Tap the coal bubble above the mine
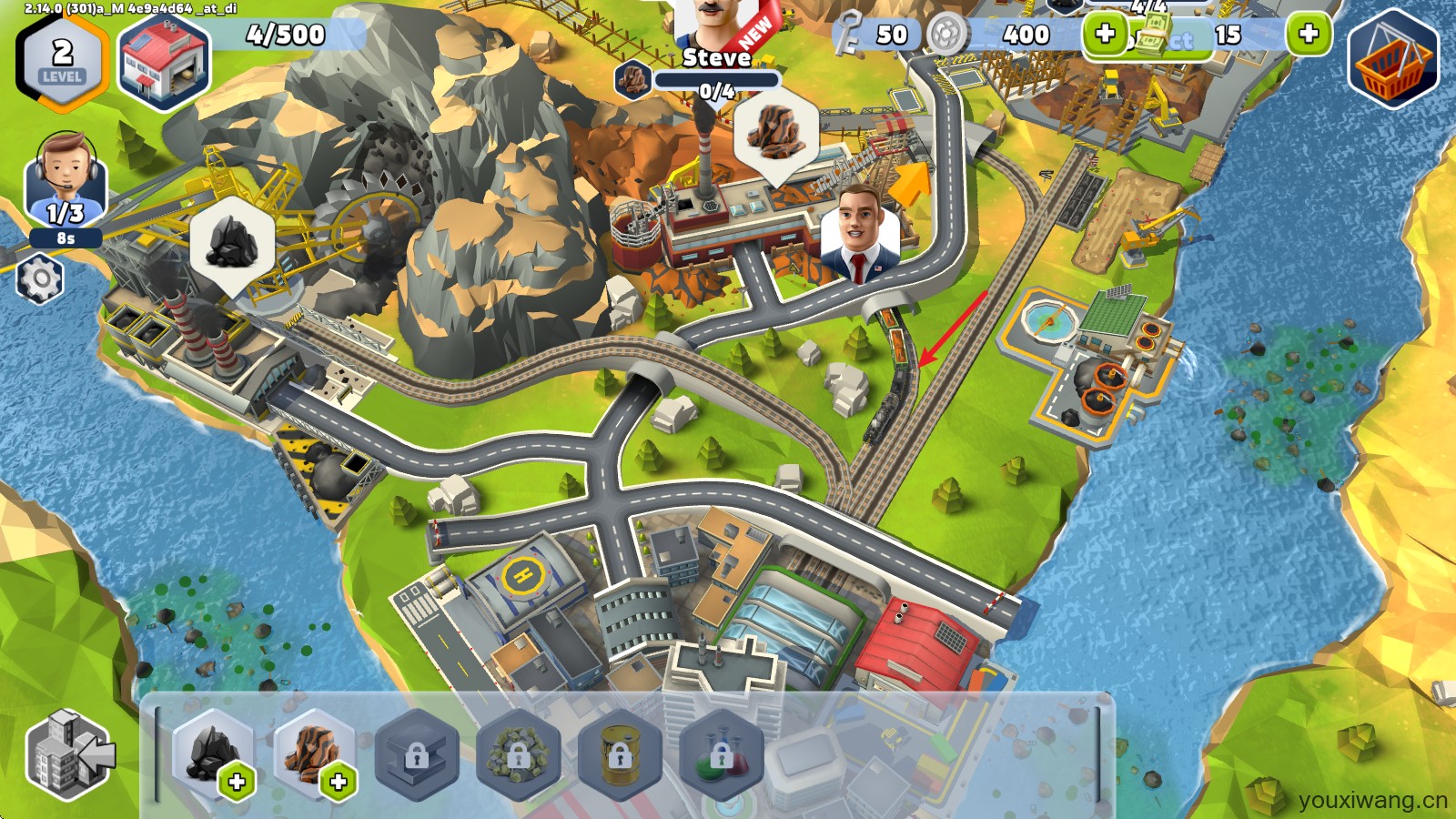 (x=232, y=242)
